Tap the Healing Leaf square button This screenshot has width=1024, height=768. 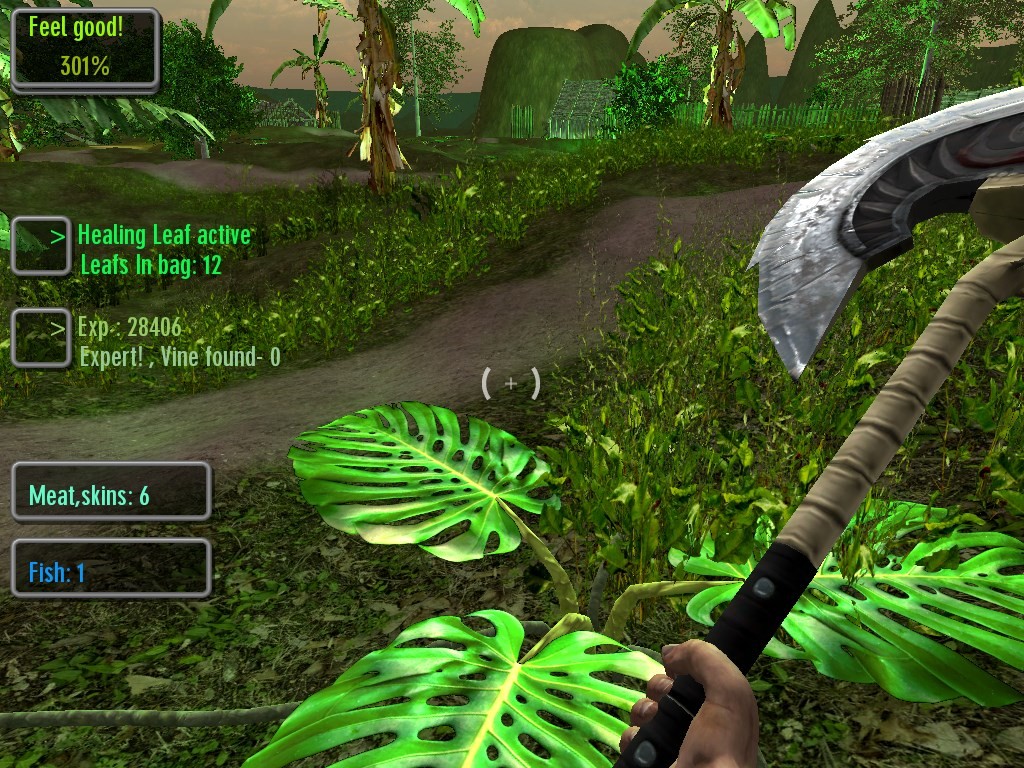point(40,245)
